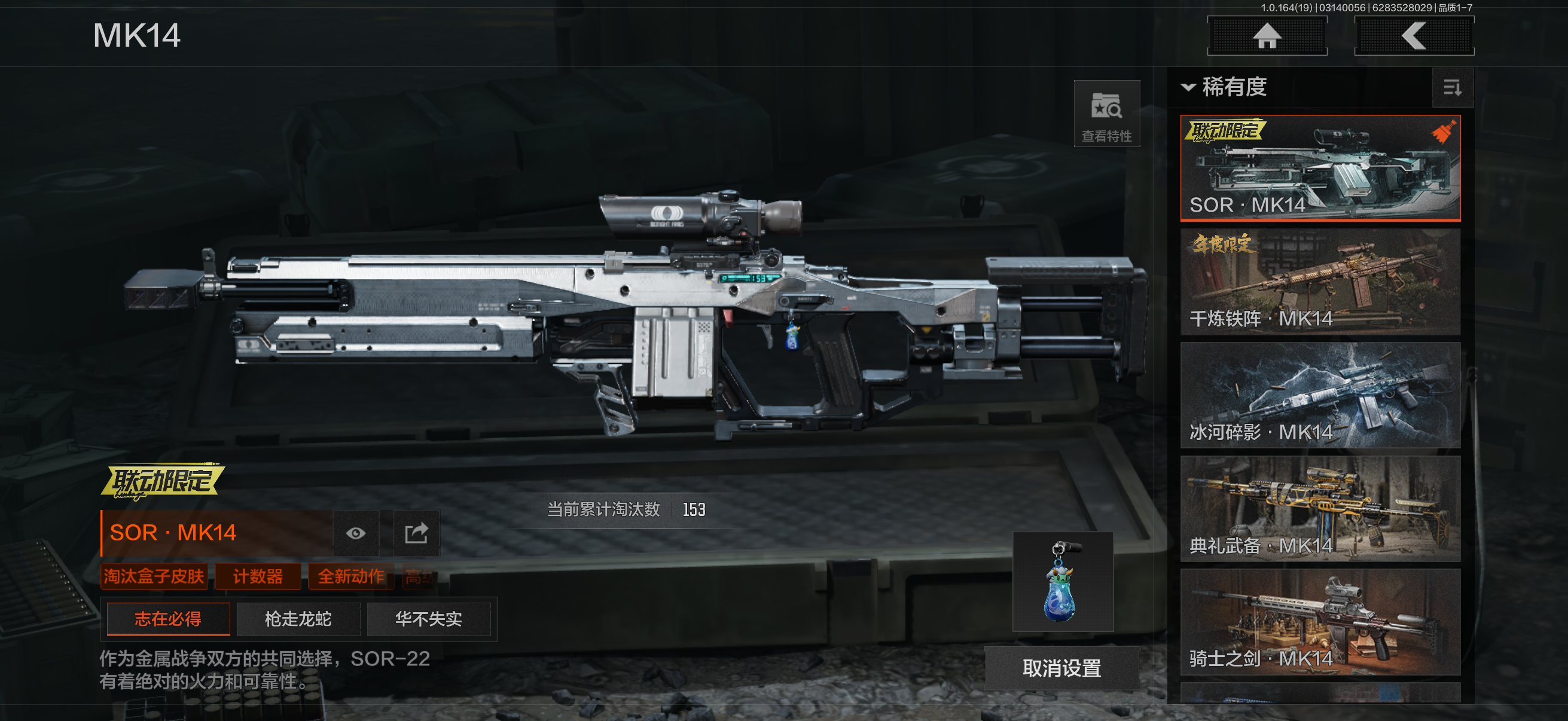Toggle the skin list sort order
1568x721 pixels.
click(1453, 88)
